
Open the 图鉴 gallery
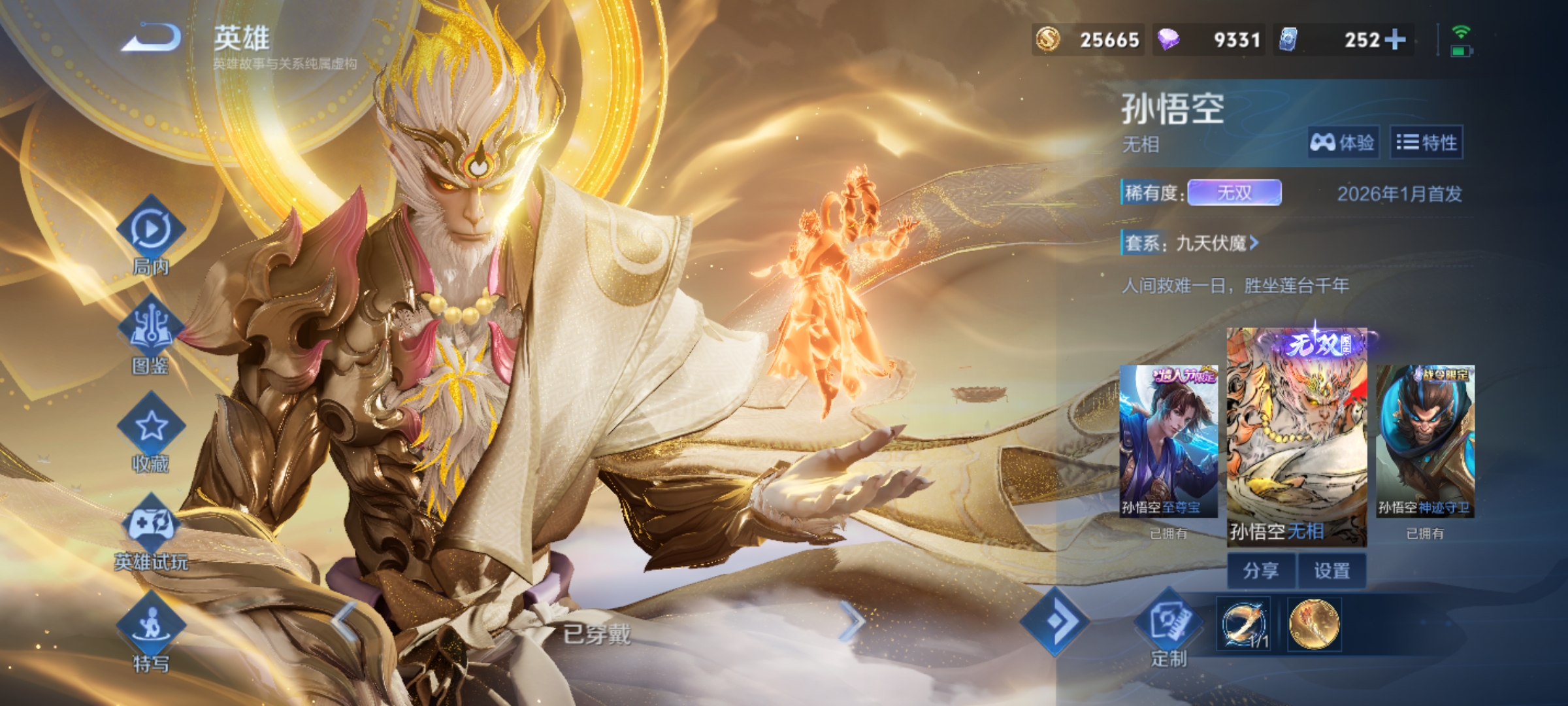pos(151,329)
